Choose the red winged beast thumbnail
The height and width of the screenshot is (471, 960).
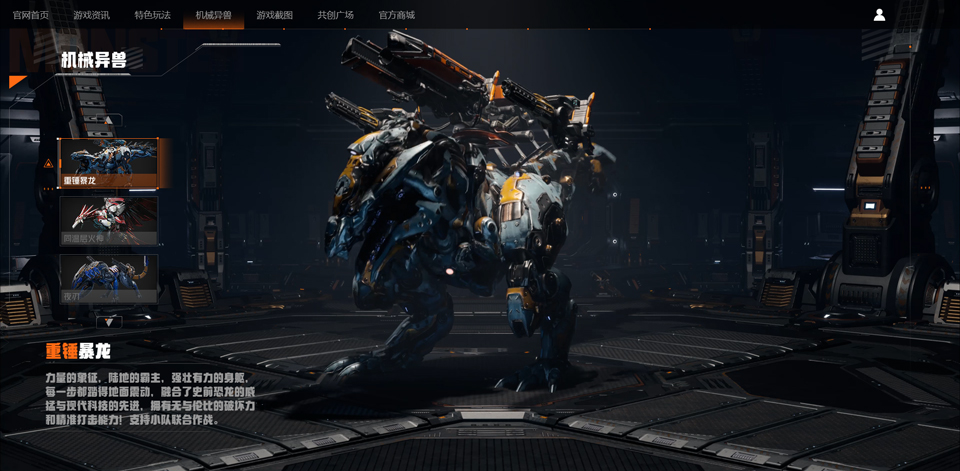pos(108,221)
